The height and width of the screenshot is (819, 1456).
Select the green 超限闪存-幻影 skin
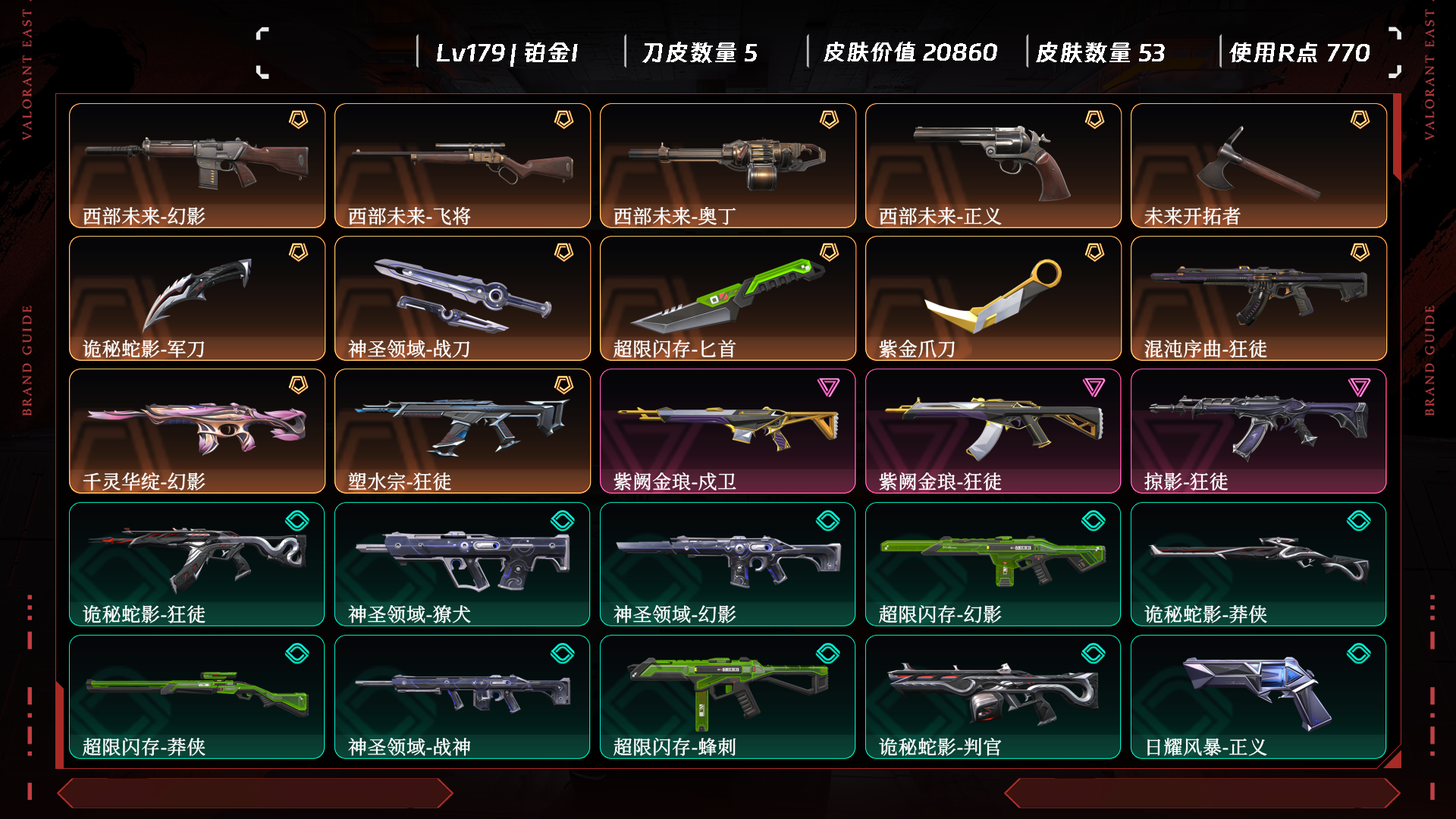click(x=993, y=563)
